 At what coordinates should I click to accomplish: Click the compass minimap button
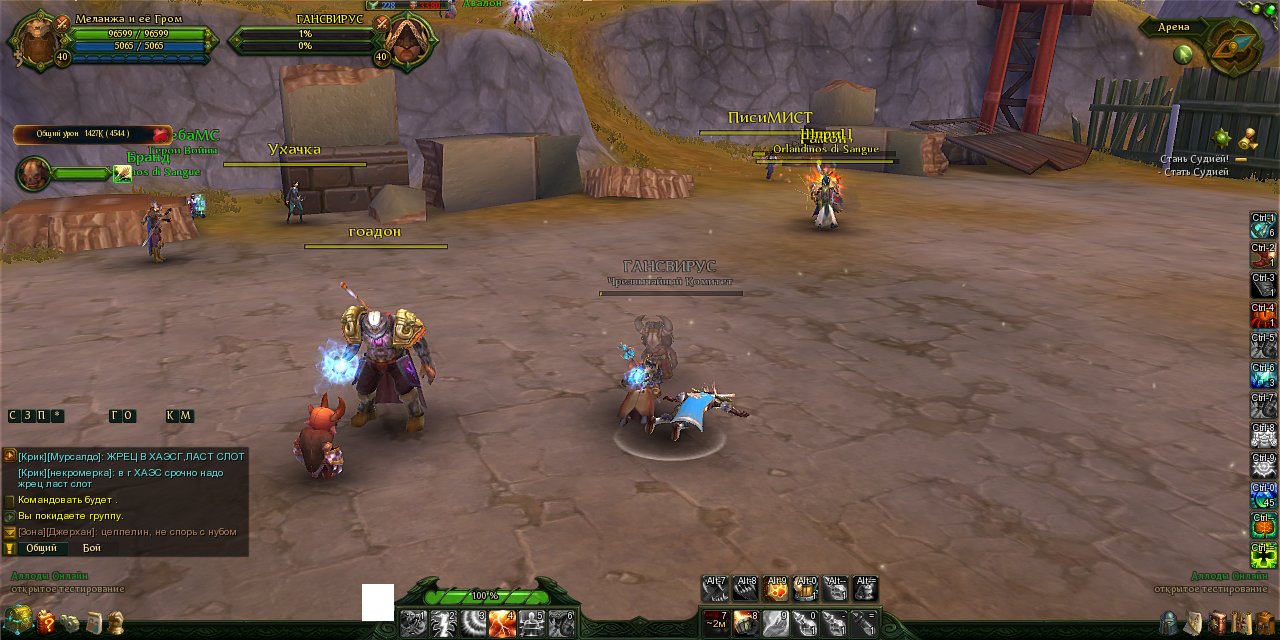coord(1234,47)
